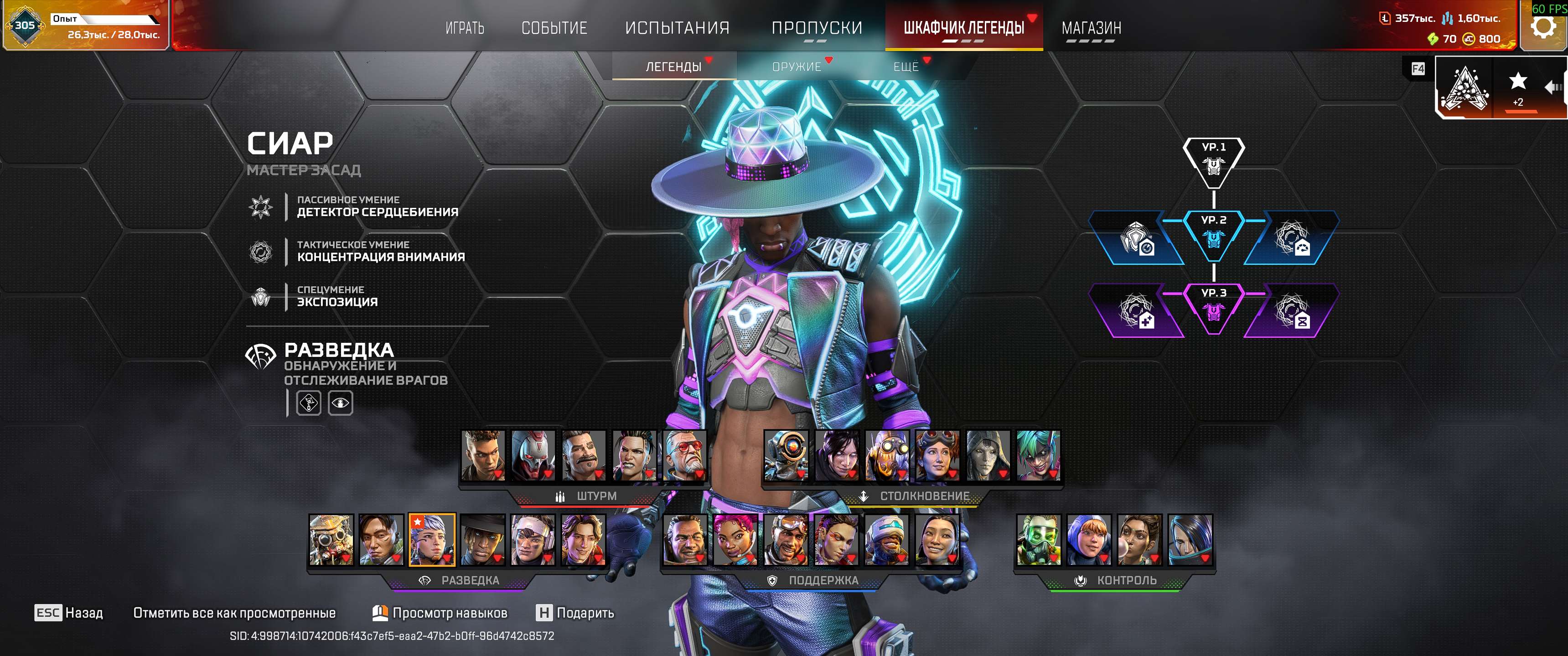Select the ОРУЖИЕ sub-tab
Screen dimensions: 1568x656
click(796, 67)
